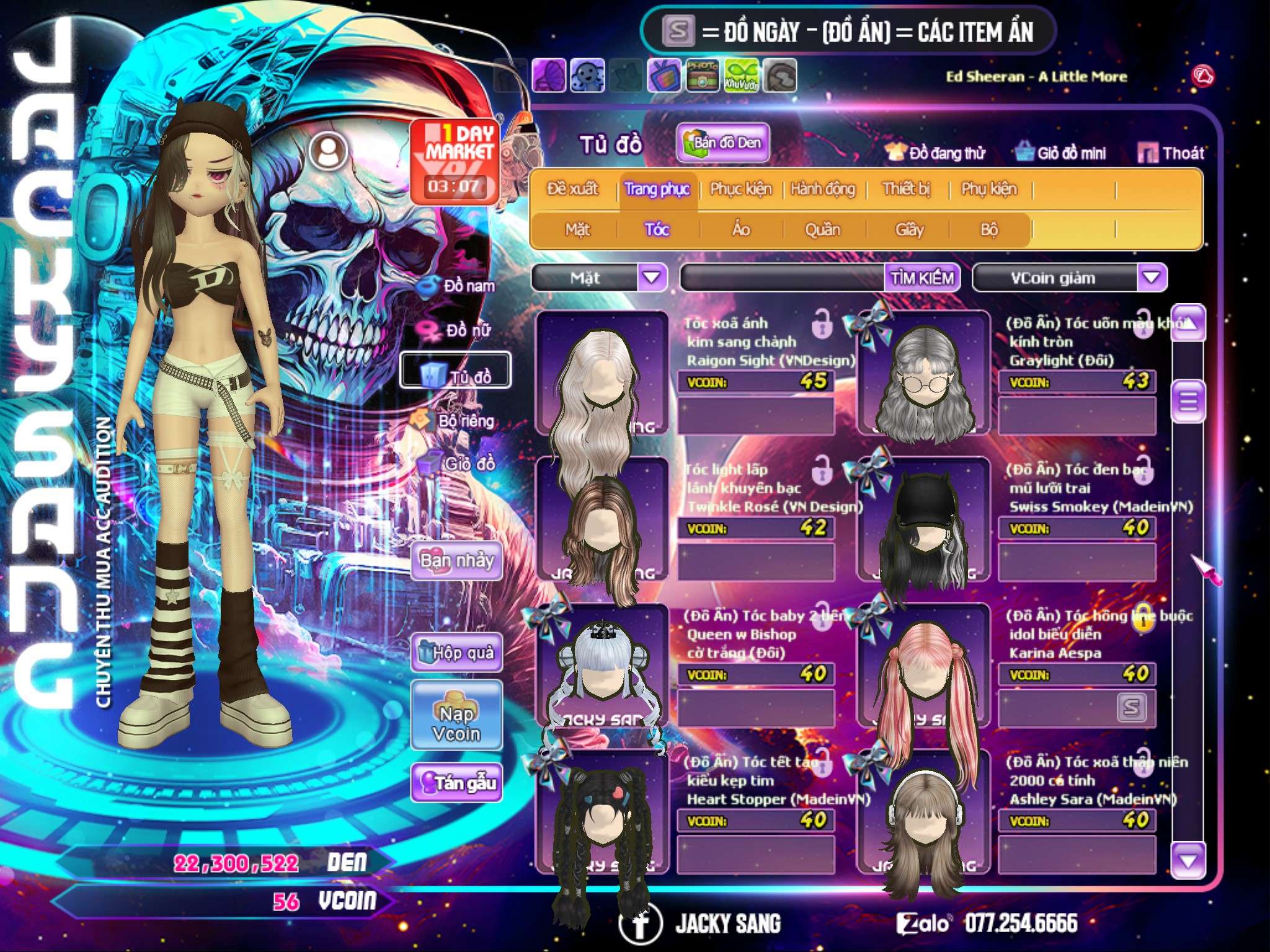
Task: Click the Bán đồ Den button
Action: pyautogui.click(x=722, y=143)
